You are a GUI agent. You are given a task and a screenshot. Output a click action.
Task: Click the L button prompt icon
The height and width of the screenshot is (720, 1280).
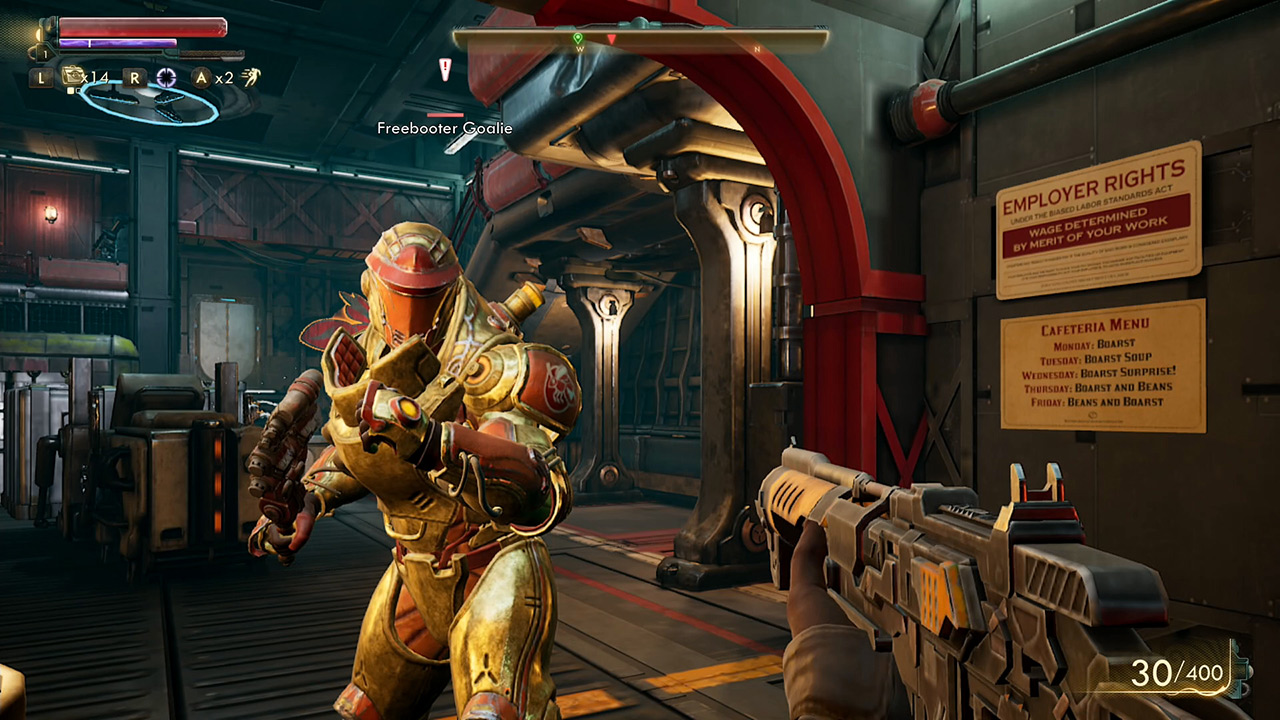41,77
